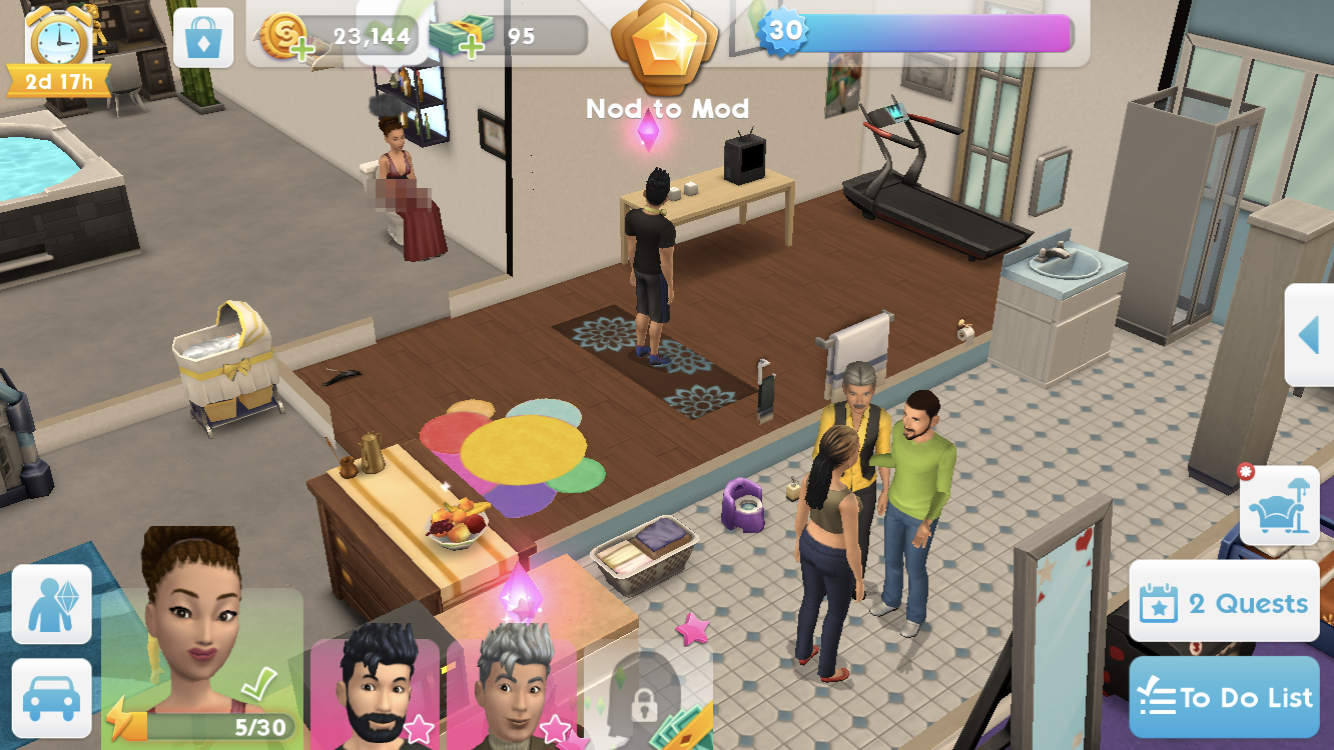1334x750 pixels.
Task: Select the bearded dark-haired Sim portrait
Action: [378, 690]
